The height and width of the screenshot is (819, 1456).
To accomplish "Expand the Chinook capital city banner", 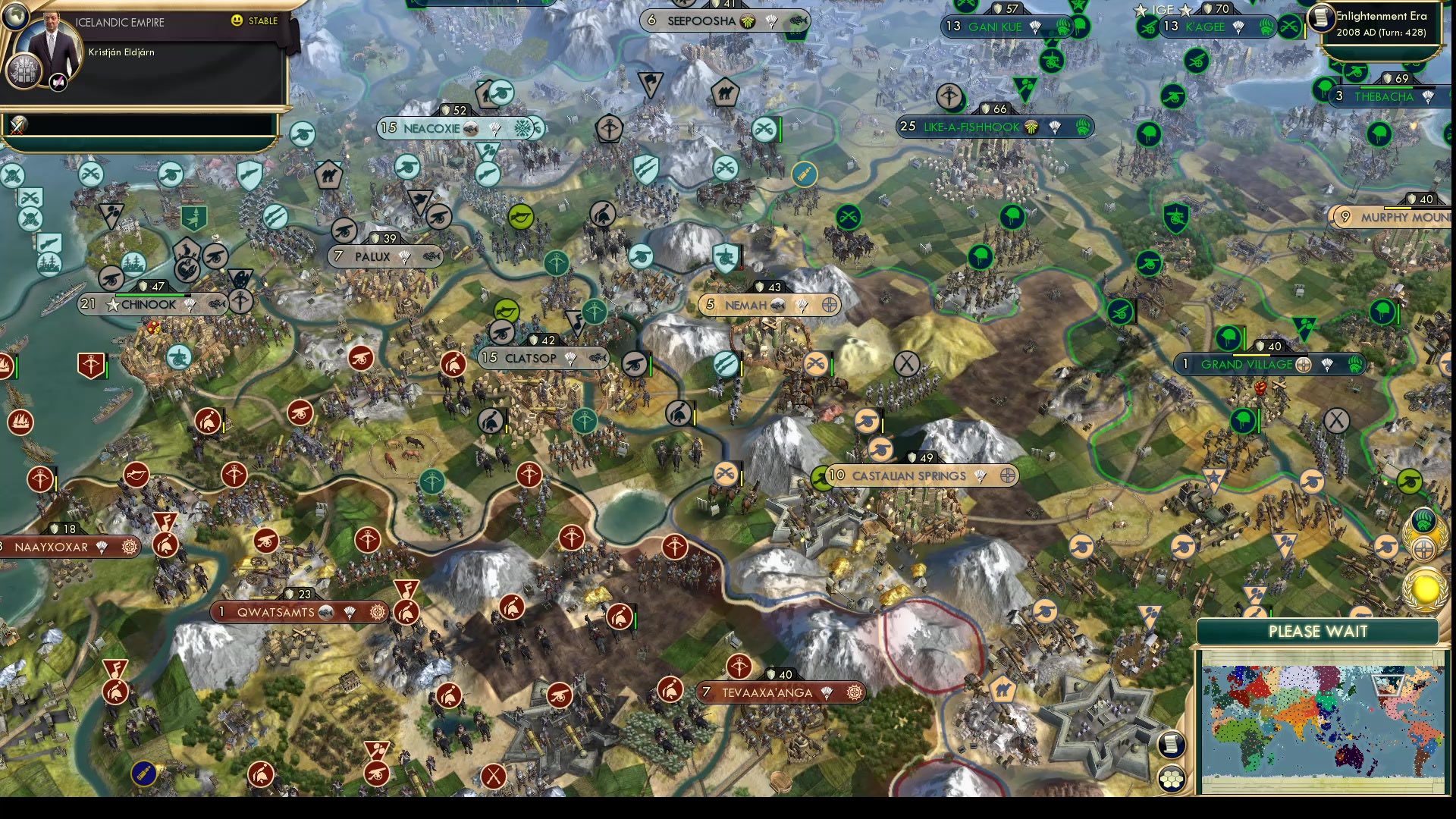I will point(149,304).
